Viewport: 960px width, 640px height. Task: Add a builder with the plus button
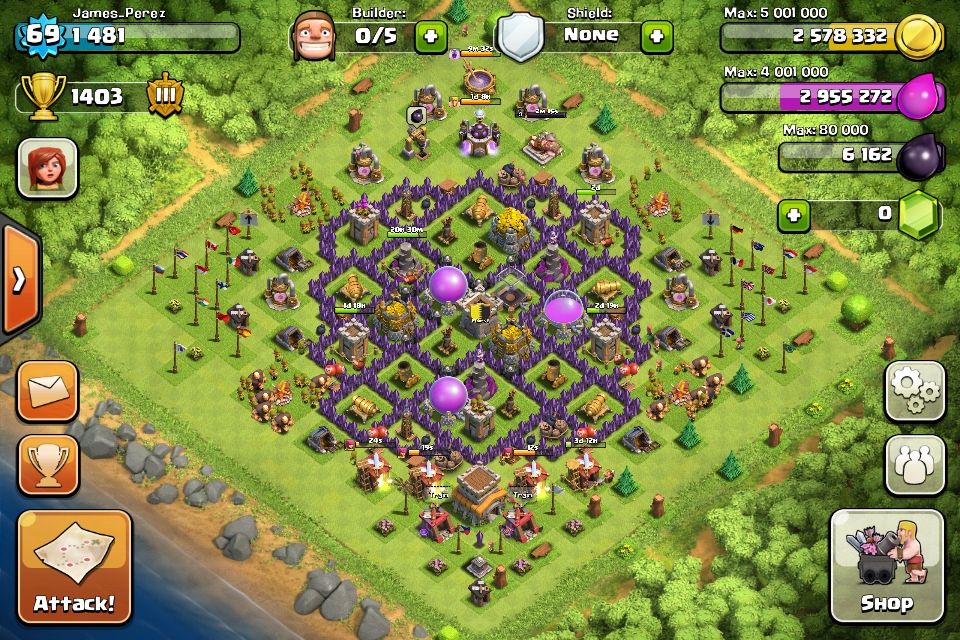pyautogui.click(x=432, y=36)
